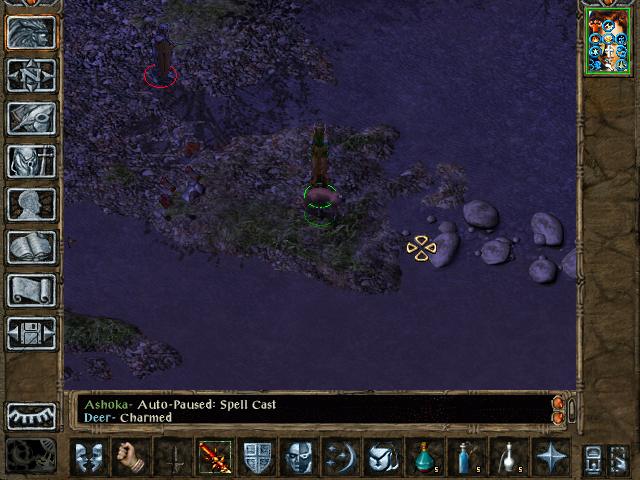The image size is (640, 480).
Task: Select the fist weapon slot
Action: (132, 457)
